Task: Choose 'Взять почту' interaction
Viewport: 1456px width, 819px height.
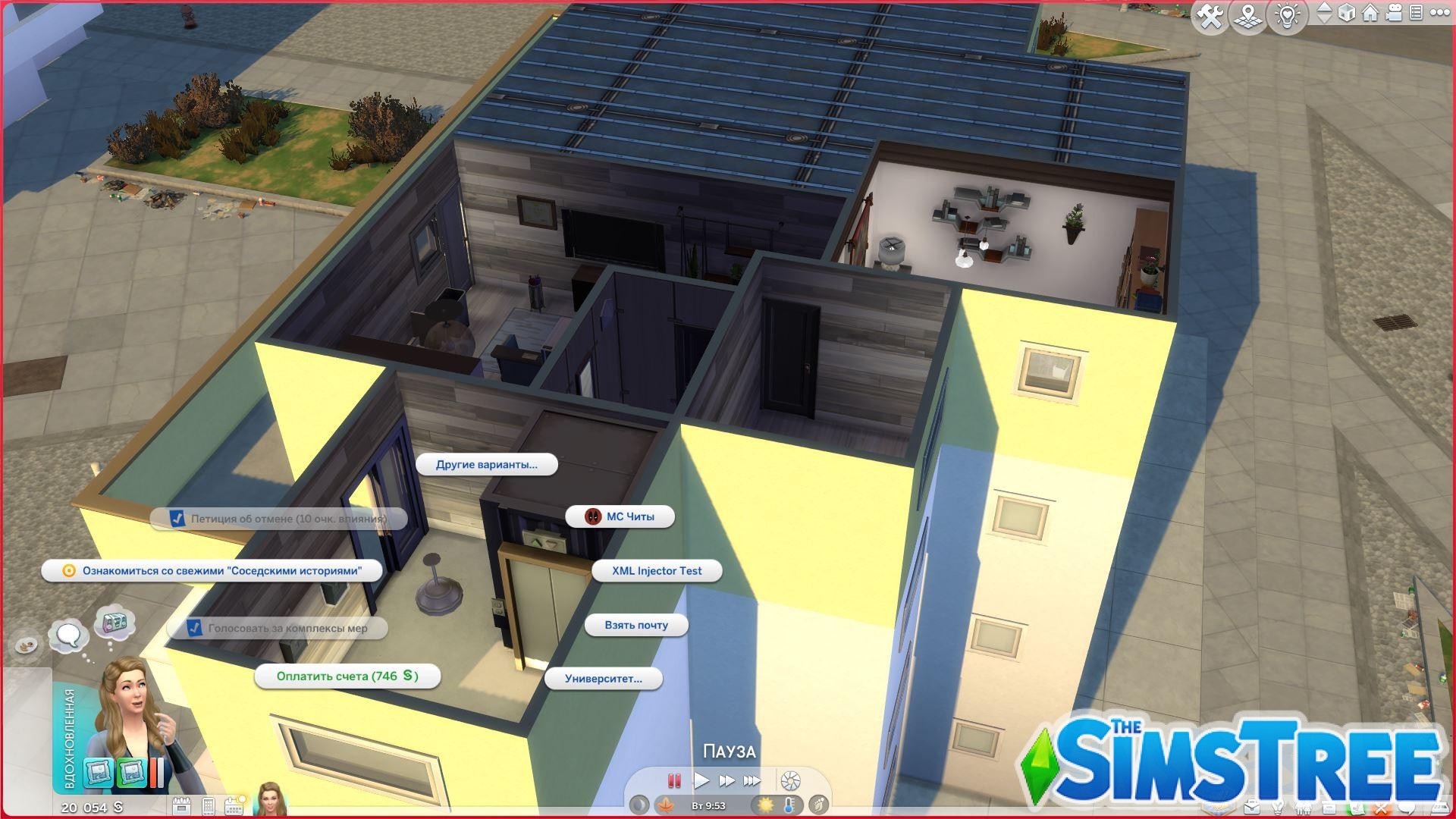Action: point(635,625)
